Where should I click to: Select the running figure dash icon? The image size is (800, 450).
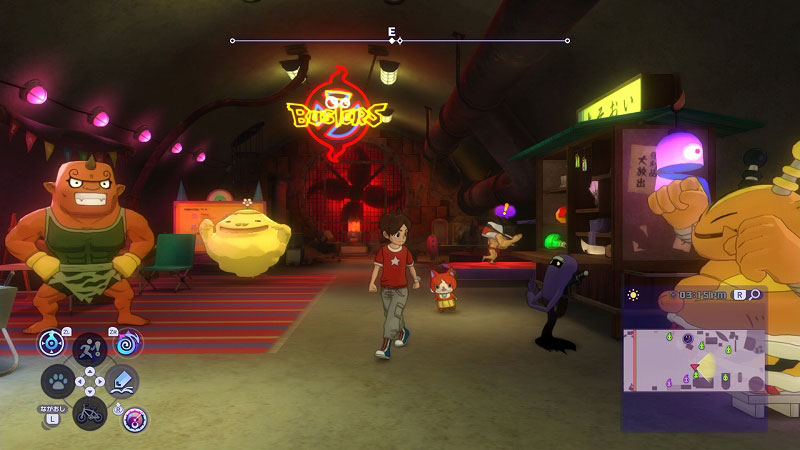pyautogui.click(x=90, y=347)
